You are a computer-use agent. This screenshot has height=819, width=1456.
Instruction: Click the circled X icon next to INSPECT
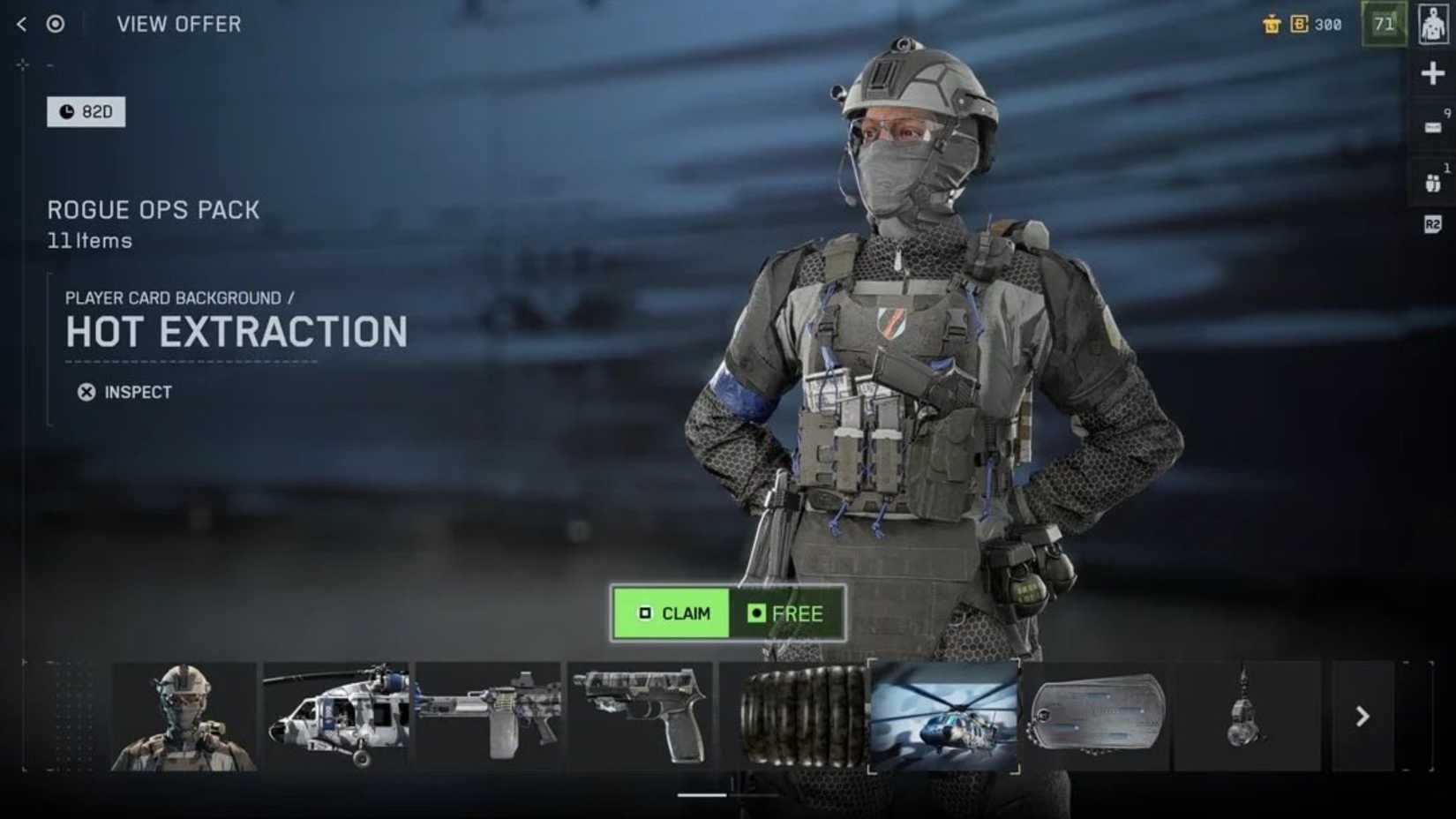coord(86,391)
